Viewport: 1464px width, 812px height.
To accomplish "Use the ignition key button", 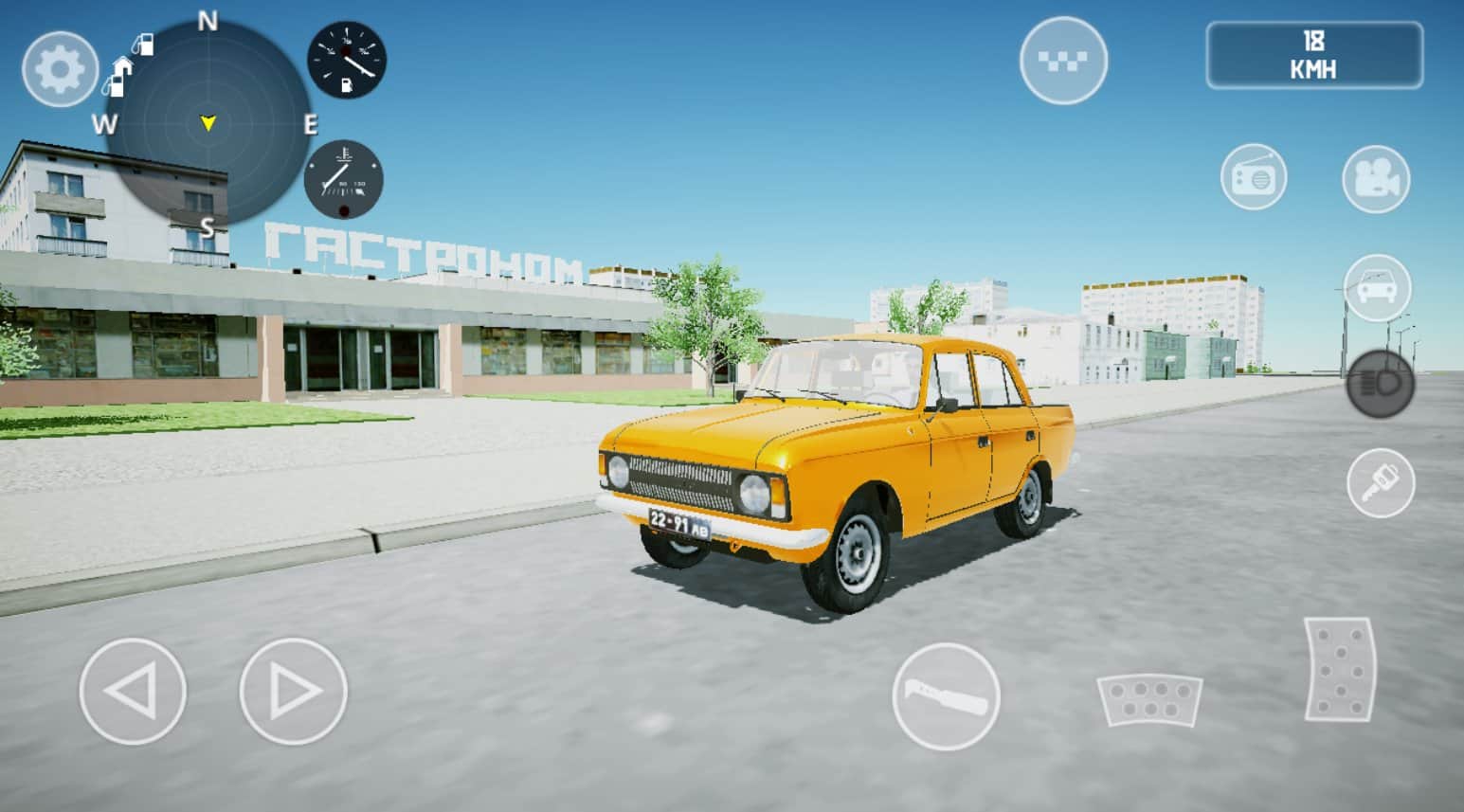I will pyautogui.click(x=1381, y=483).
